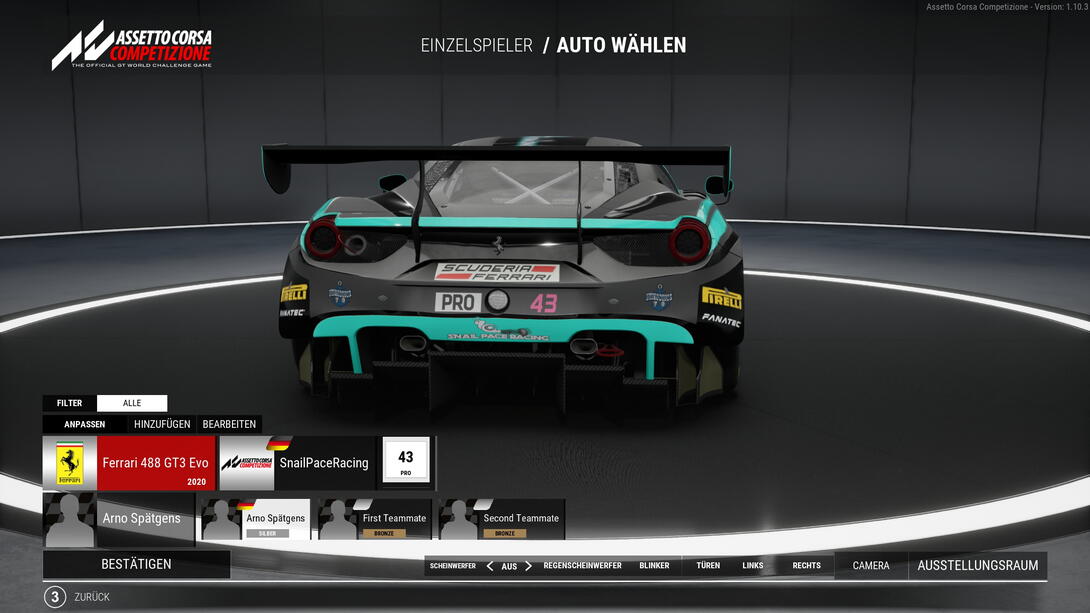Select the Ferrari 488 GT3 Evo tile

(129, 463)
